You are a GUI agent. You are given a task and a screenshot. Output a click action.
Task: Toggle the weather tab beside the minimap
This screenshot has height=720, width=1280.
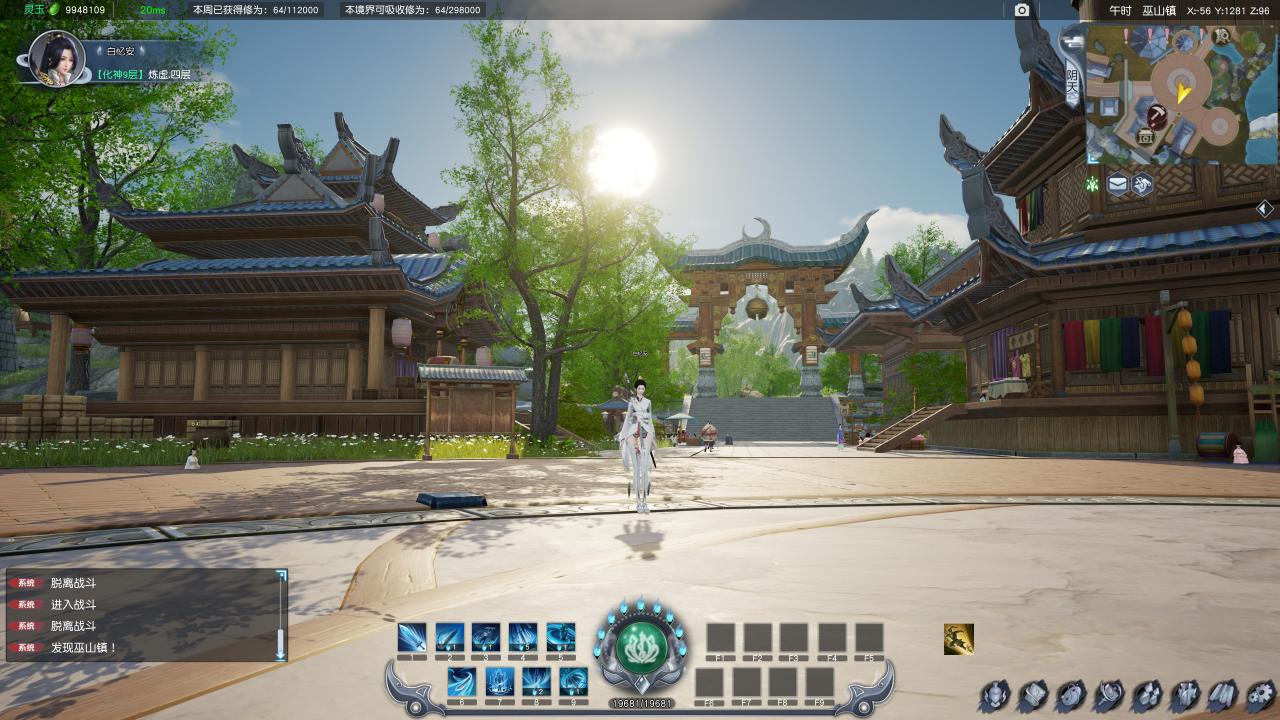1072,84
